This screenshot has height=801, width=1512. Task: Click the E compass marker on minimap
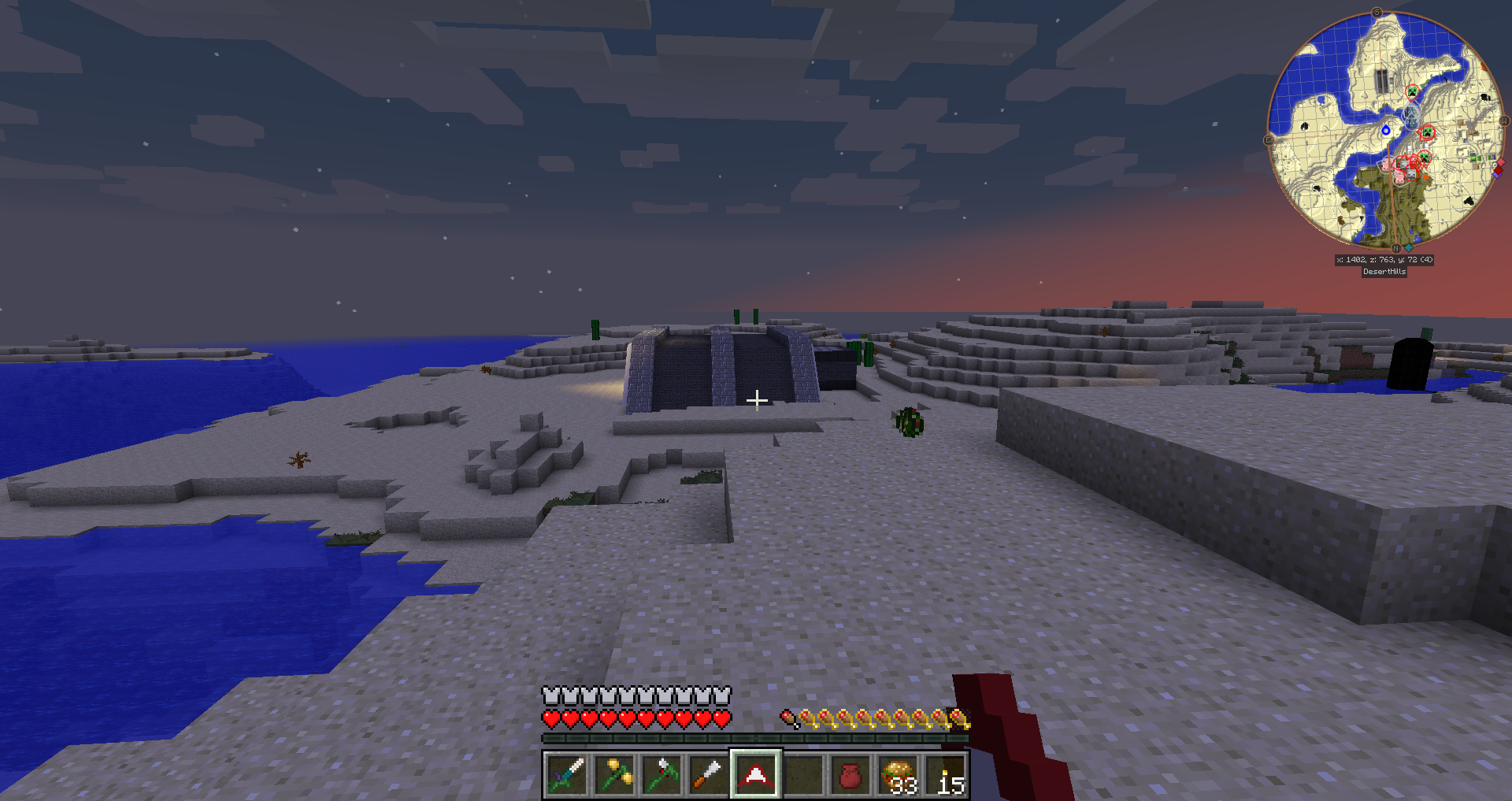pos(1268,140)
